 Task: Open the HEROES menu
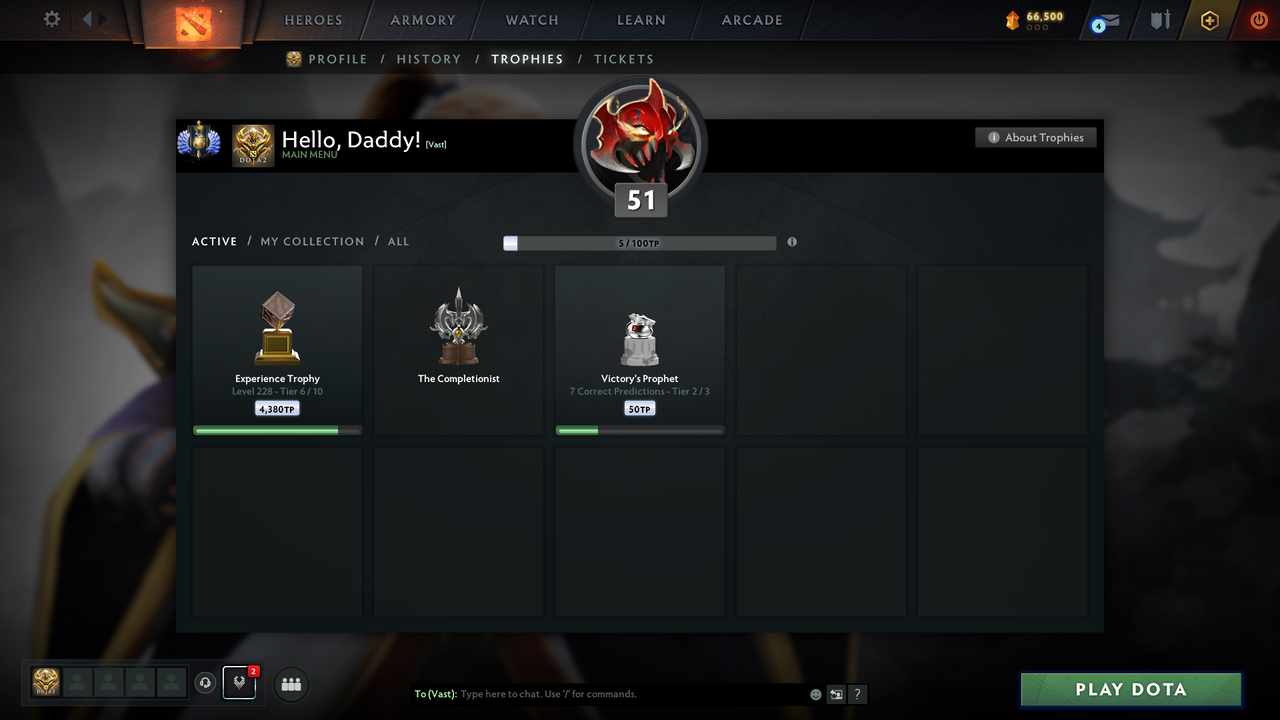313,19
